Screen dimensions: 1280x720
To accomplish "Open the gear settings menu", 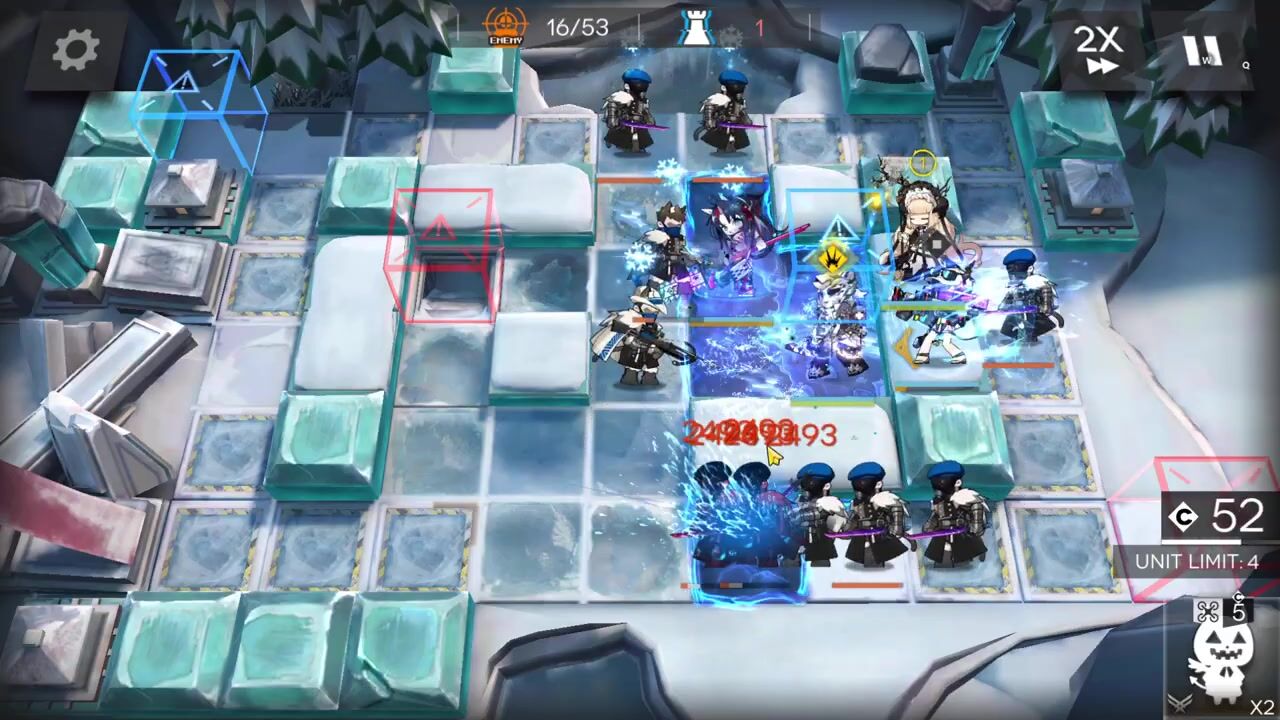I will (x=76, y=50).
